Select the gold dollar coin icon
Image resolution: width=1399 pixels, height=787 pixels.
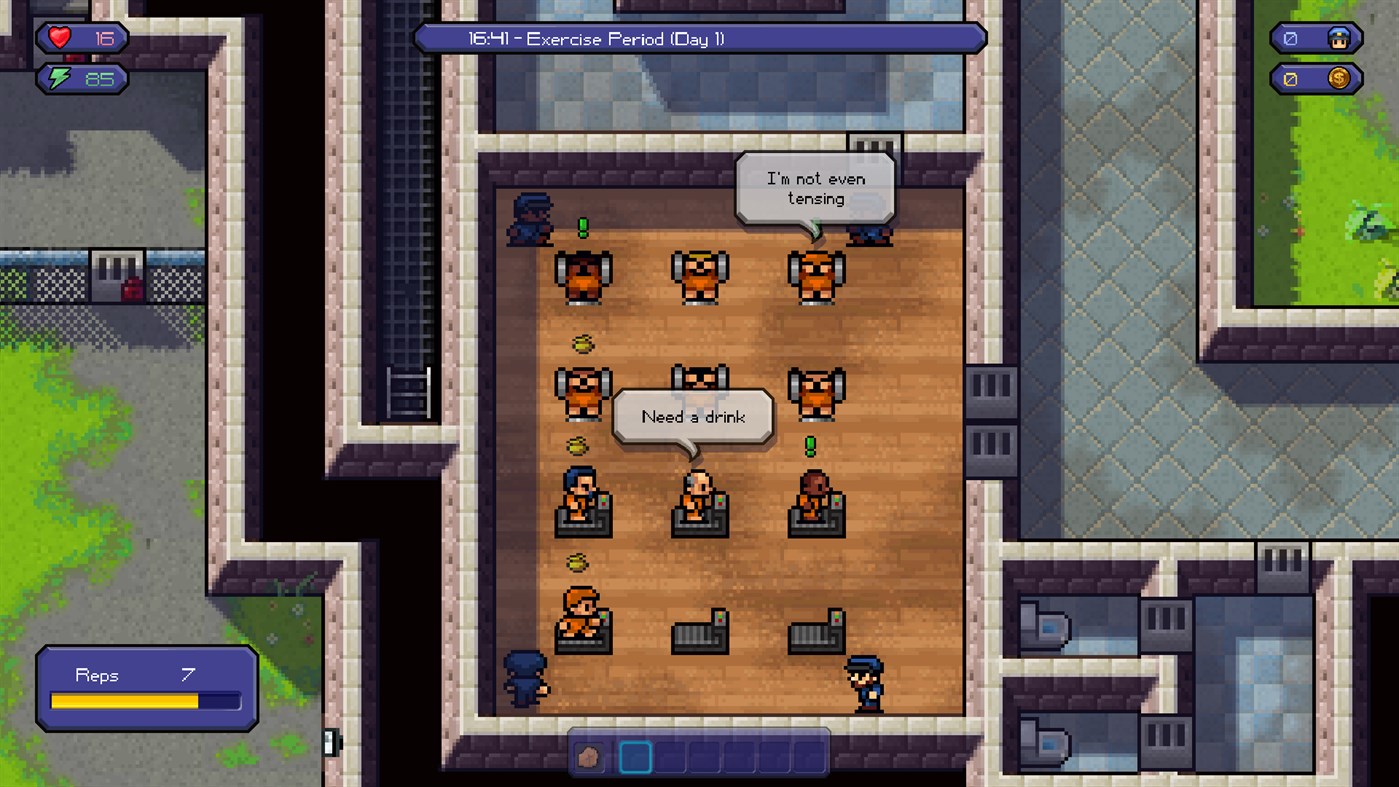1337,78
